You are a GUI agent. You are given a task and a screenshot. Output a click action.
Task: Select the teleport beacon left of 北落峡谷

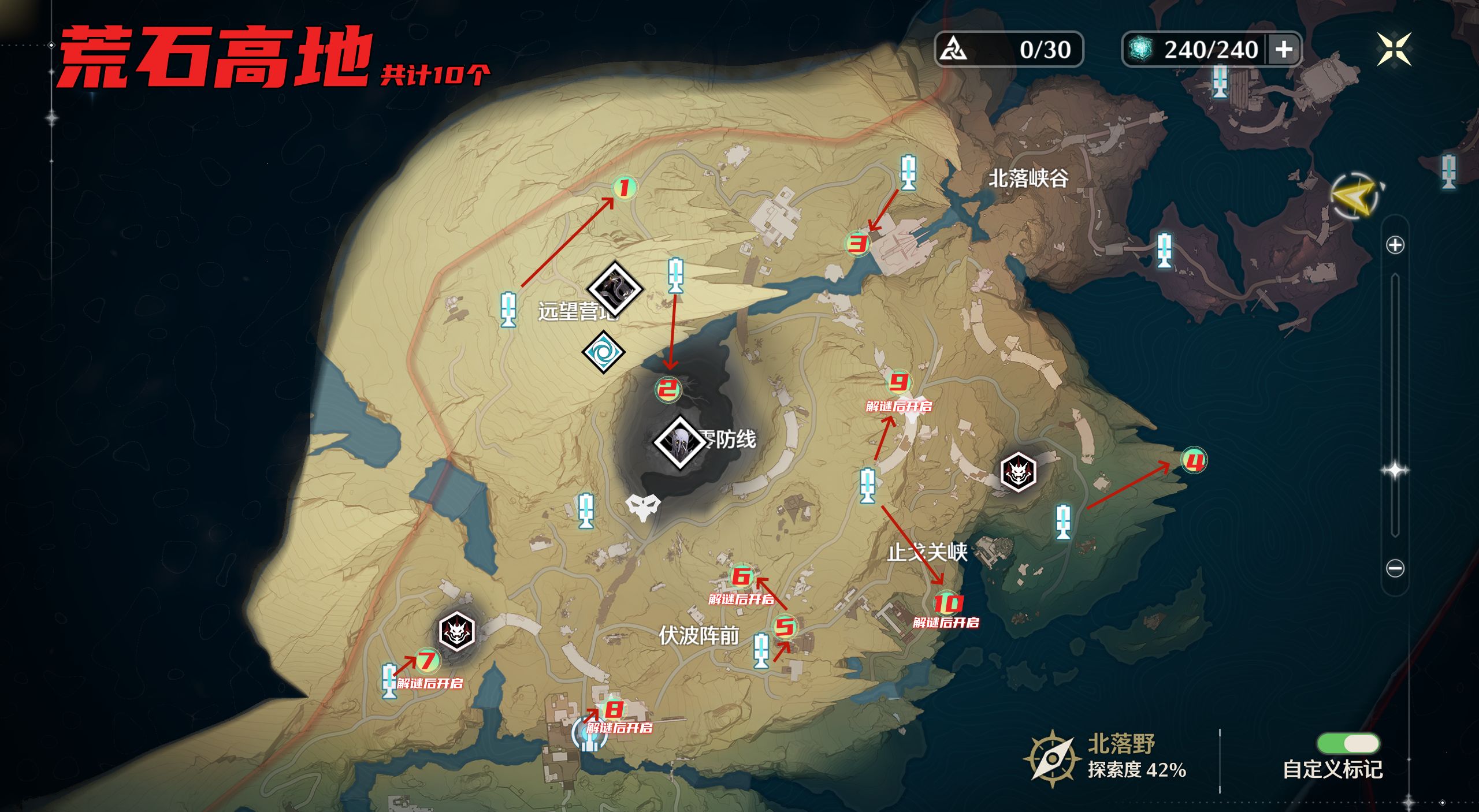pos(908,172)
